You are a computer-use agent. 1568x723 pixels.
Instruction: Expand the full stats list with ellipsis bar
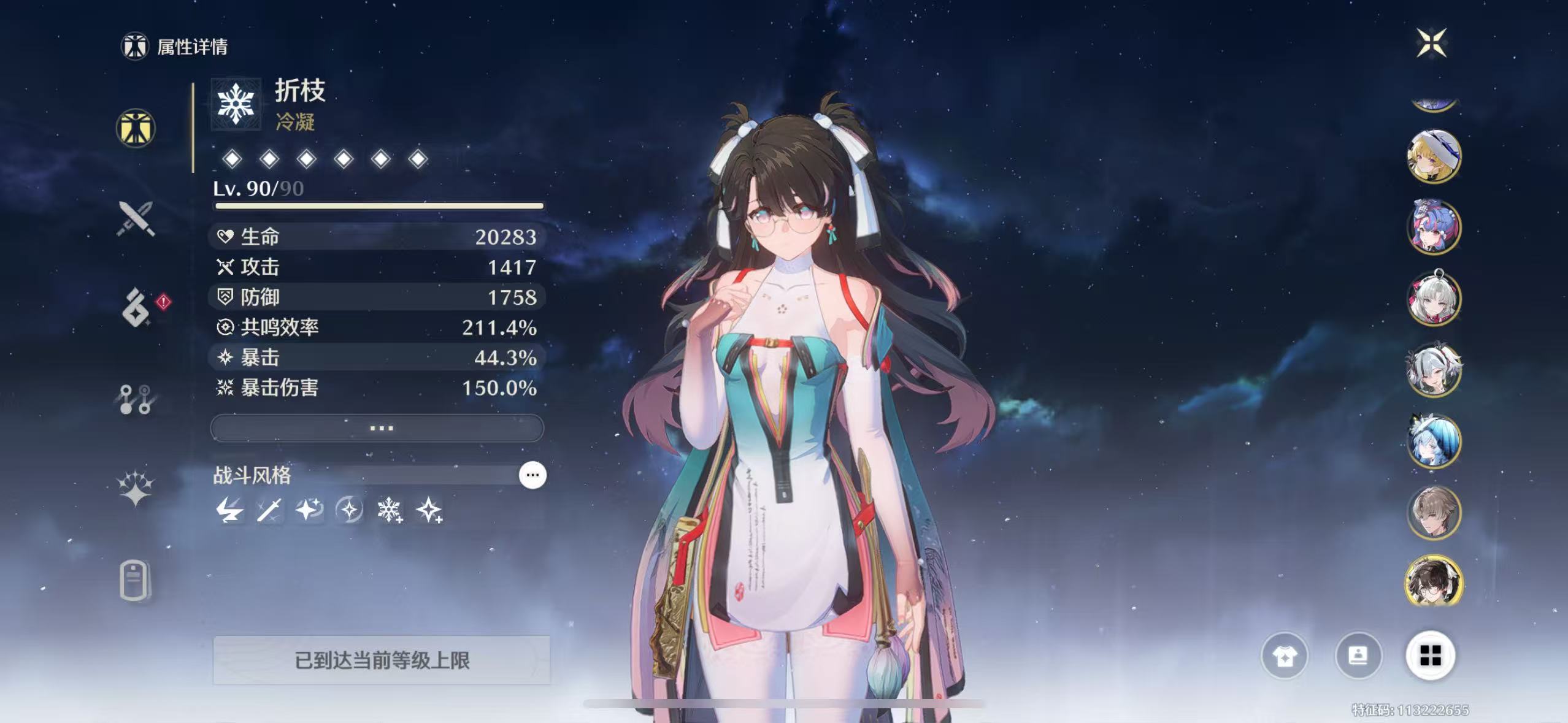tap(377, 428)
